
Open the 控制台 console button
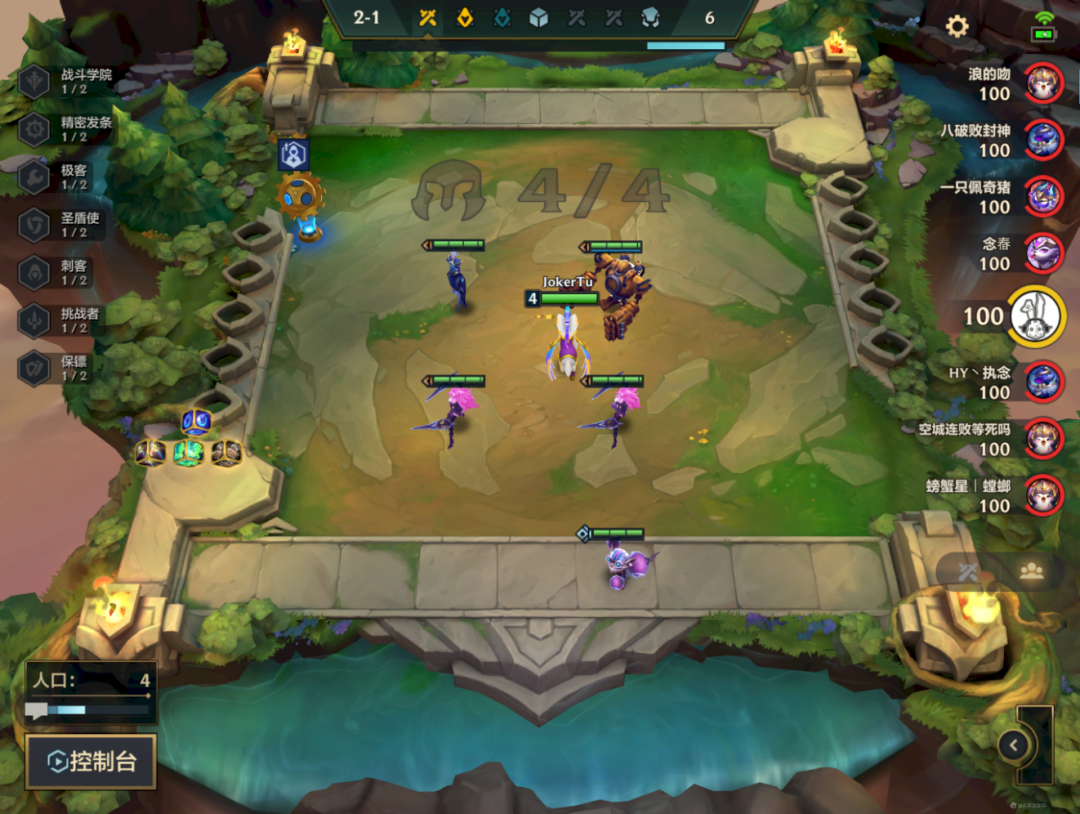(91, 762)
